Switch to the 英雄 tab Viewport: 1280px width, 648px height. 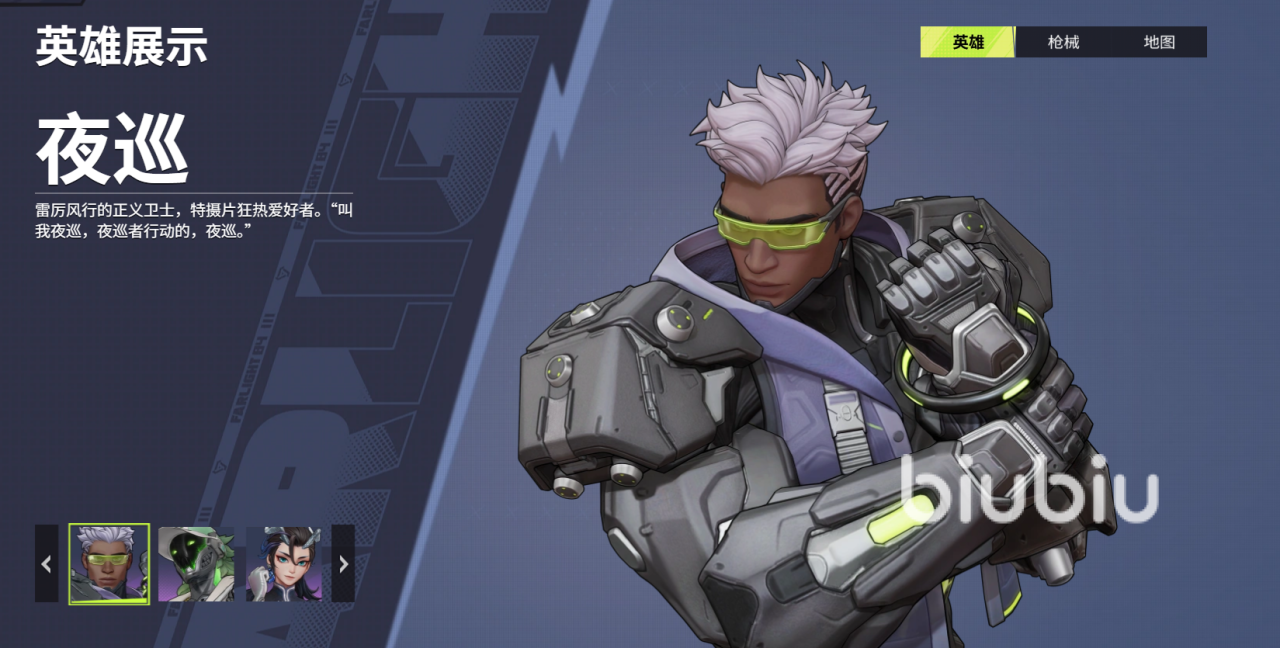967,42
